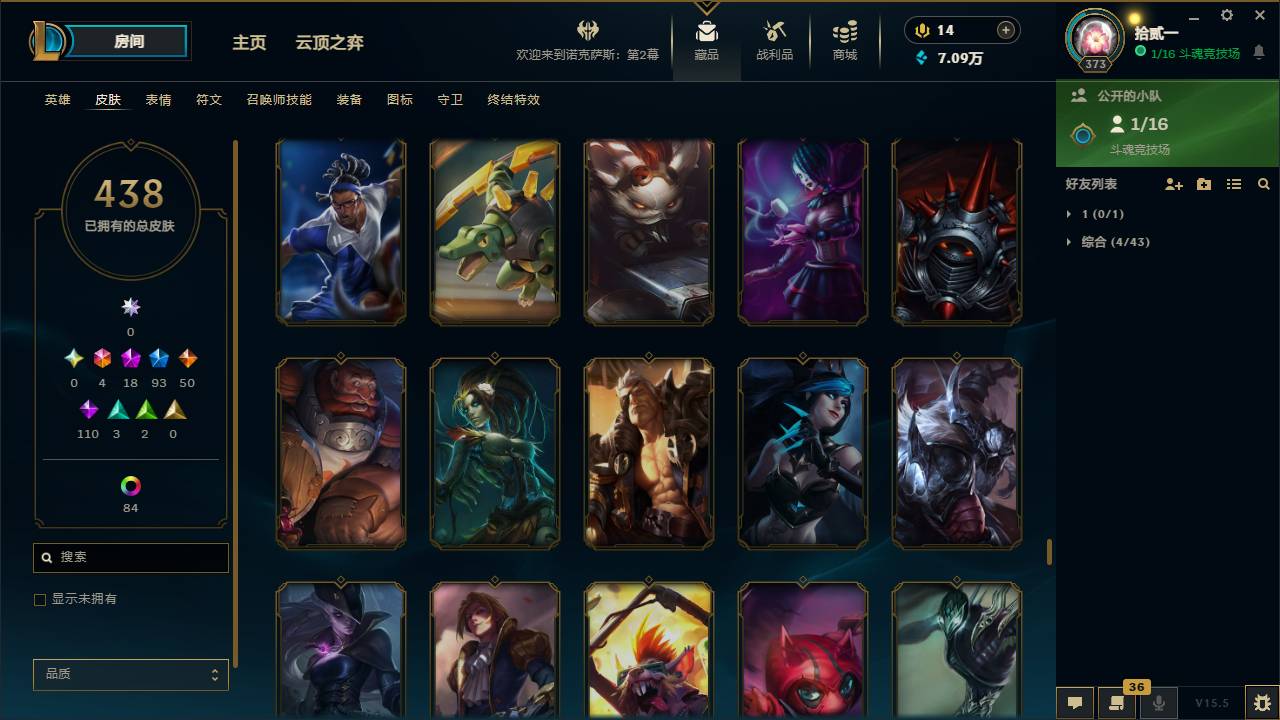Open the 品质 quality dropdown
This screenshot has height=720, width=1280.
click(130, 674)
